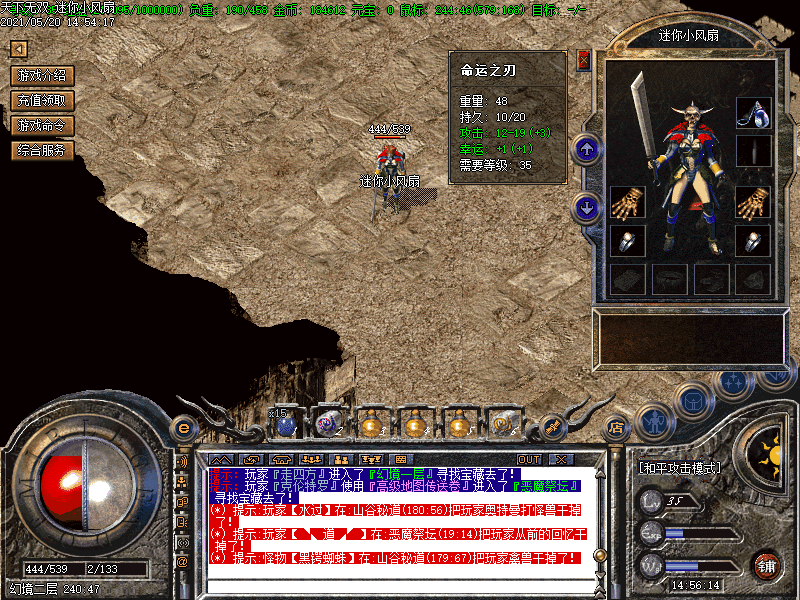This screenshot has height=600, width=800.
Task: Click the round orange e button
Action: pos(183,427)
